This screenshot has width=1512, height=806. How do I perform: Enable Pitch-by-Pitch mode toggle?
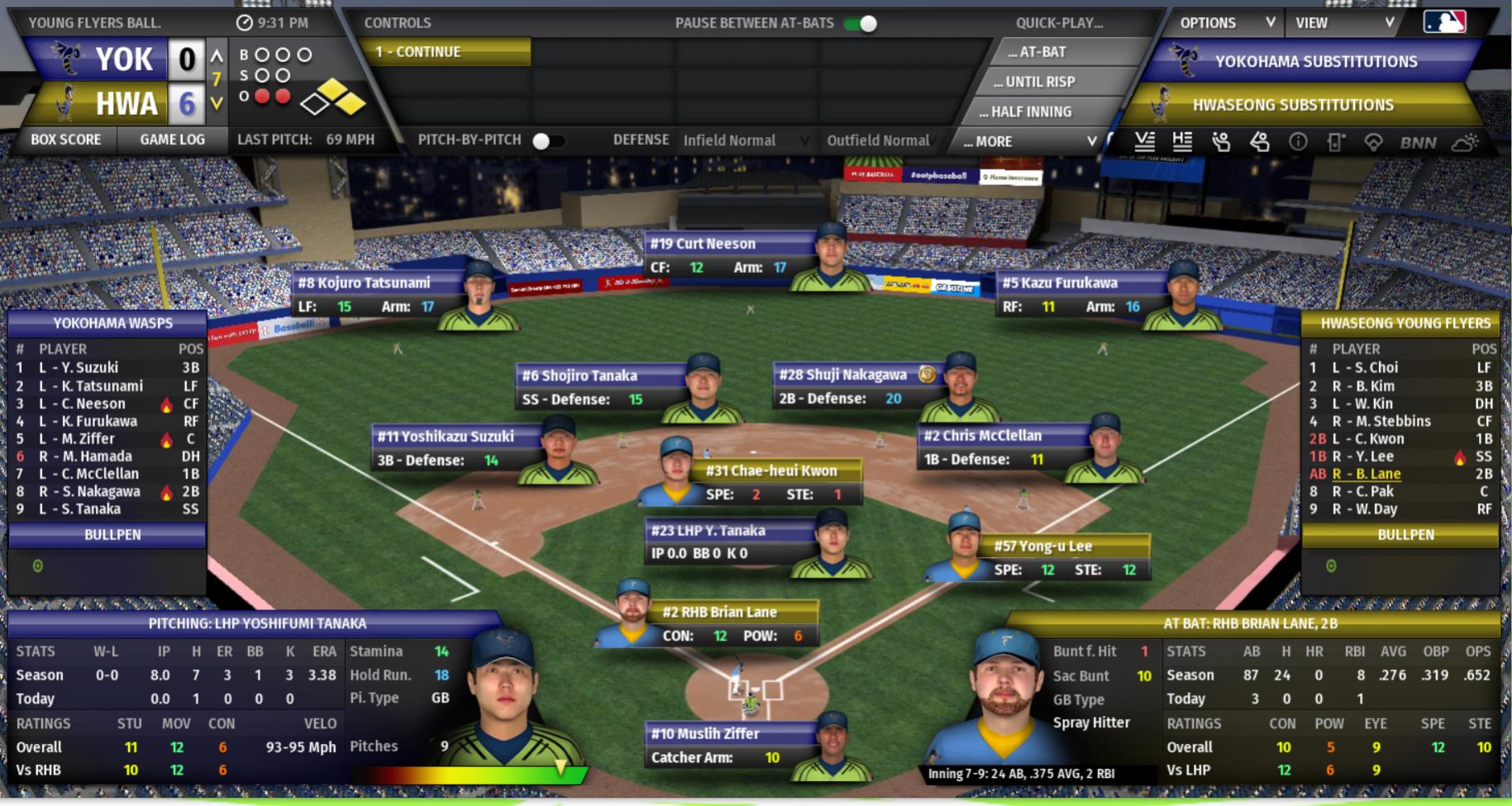[548, 141]
